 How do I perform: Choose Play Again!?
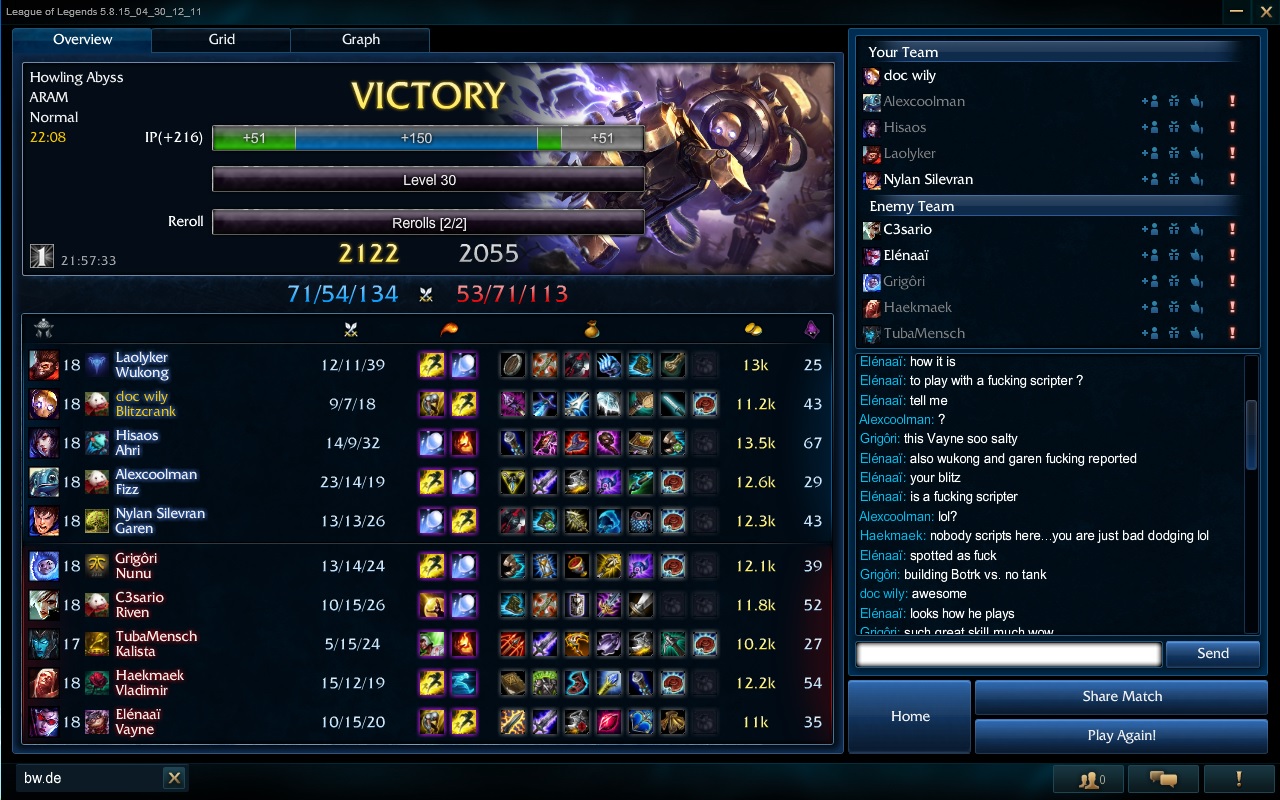[1121, 736]
